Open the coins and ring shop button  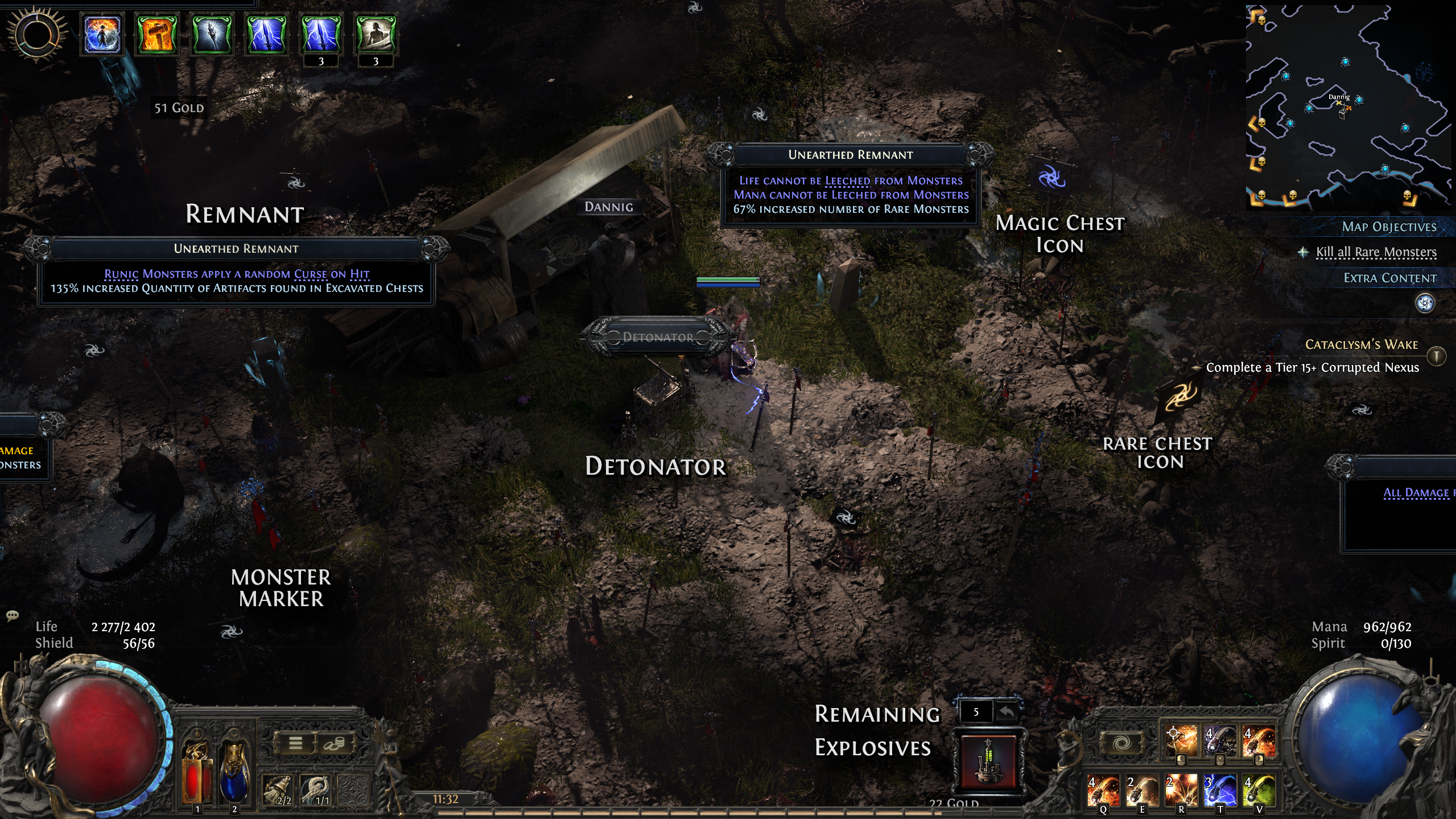pos(334,743)
